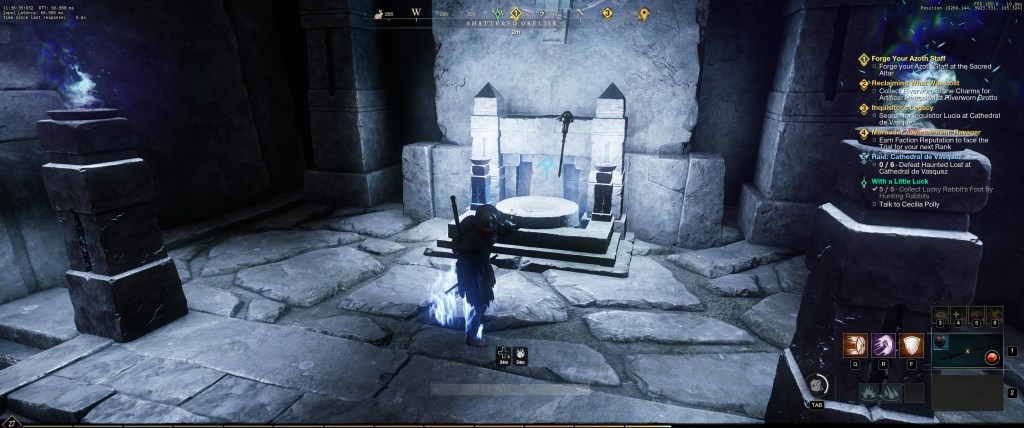Screen dimensions: 1024x428
Task: Open the Marauder Advancement: Ravager quest entry
Action: (x=920, y=132)
